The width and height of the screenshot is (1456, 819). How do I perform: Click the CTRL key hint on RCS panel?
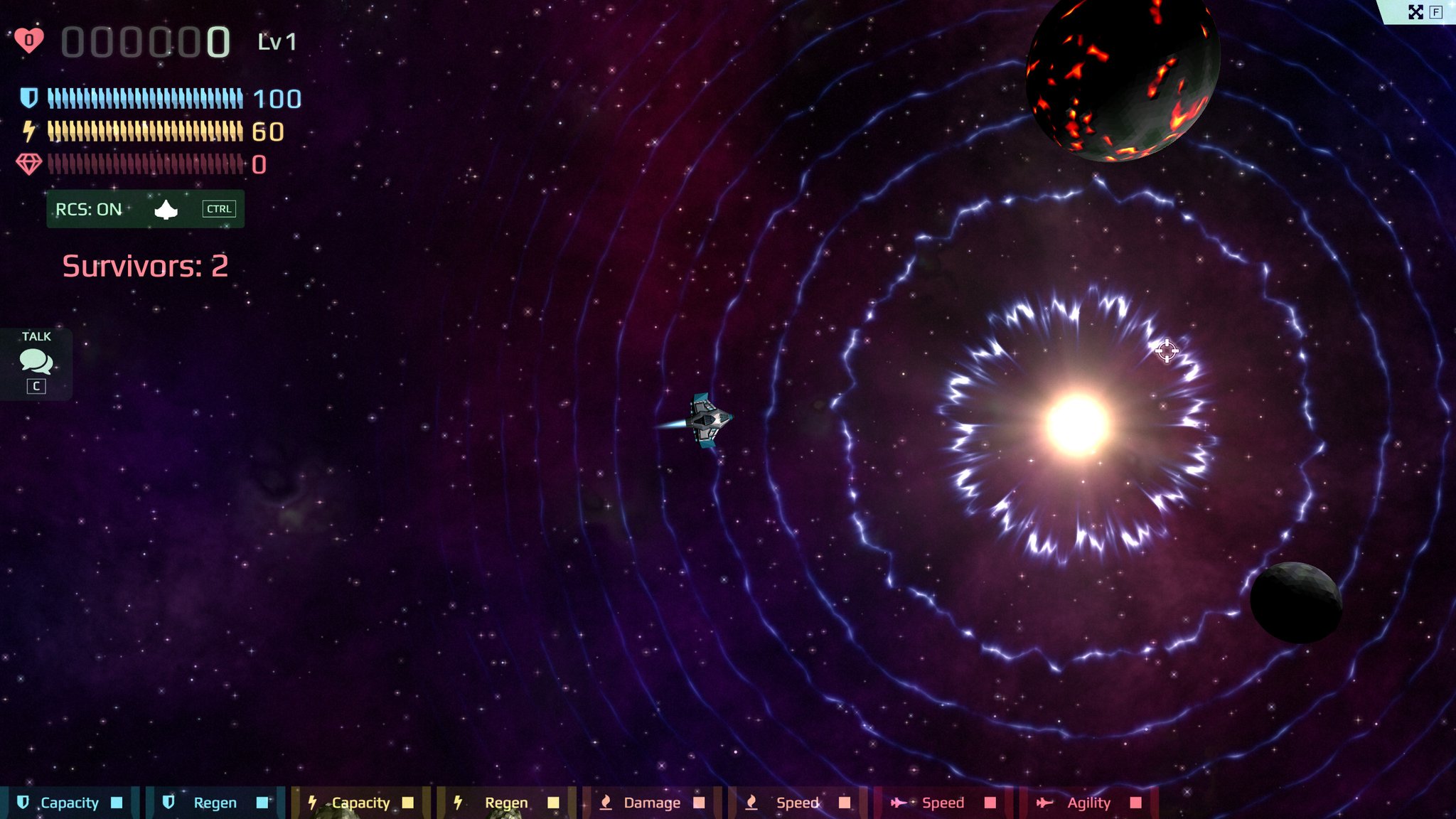[219, 208]
